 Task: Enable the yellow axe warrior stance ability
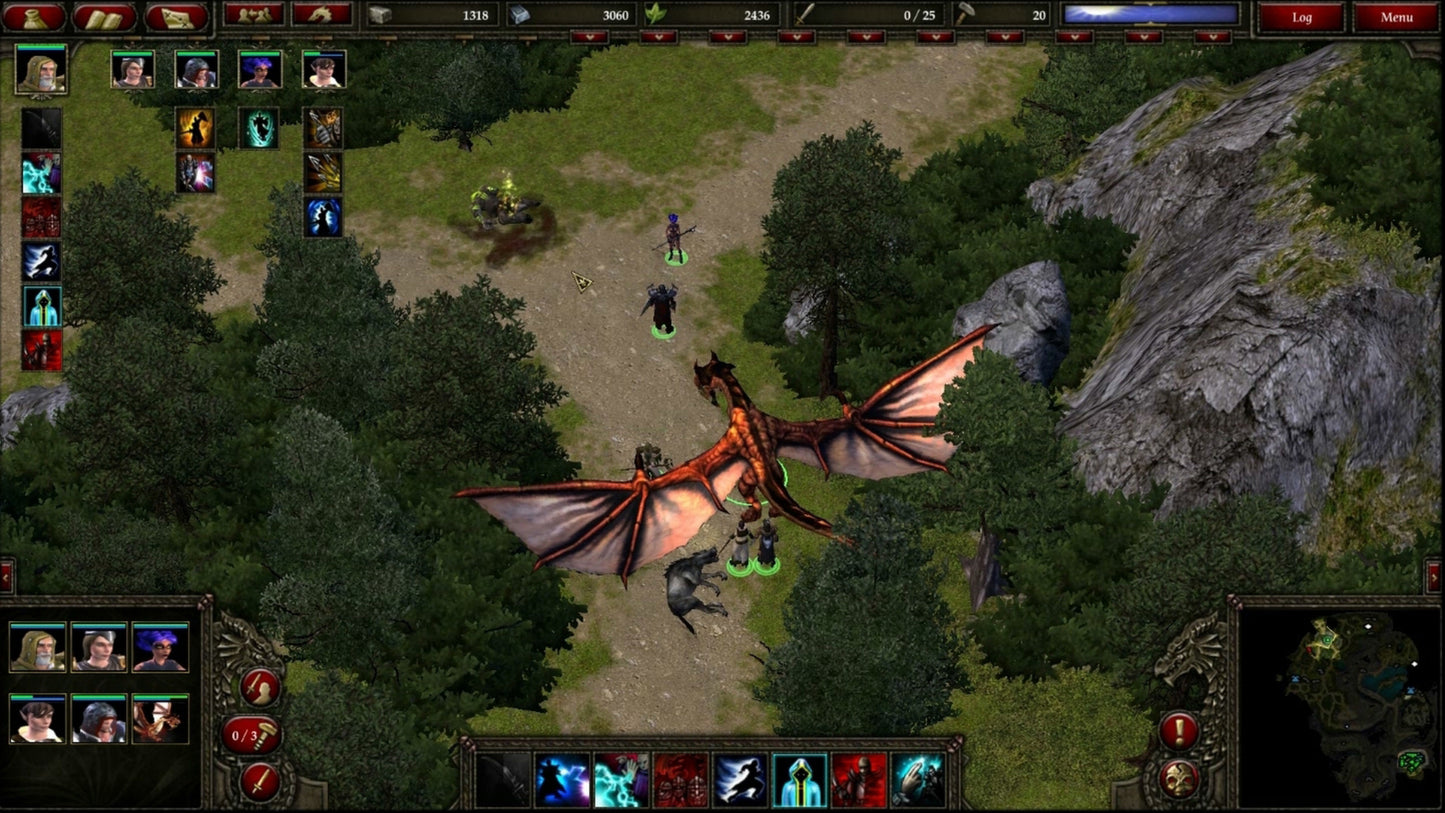(x=194, y=127)
